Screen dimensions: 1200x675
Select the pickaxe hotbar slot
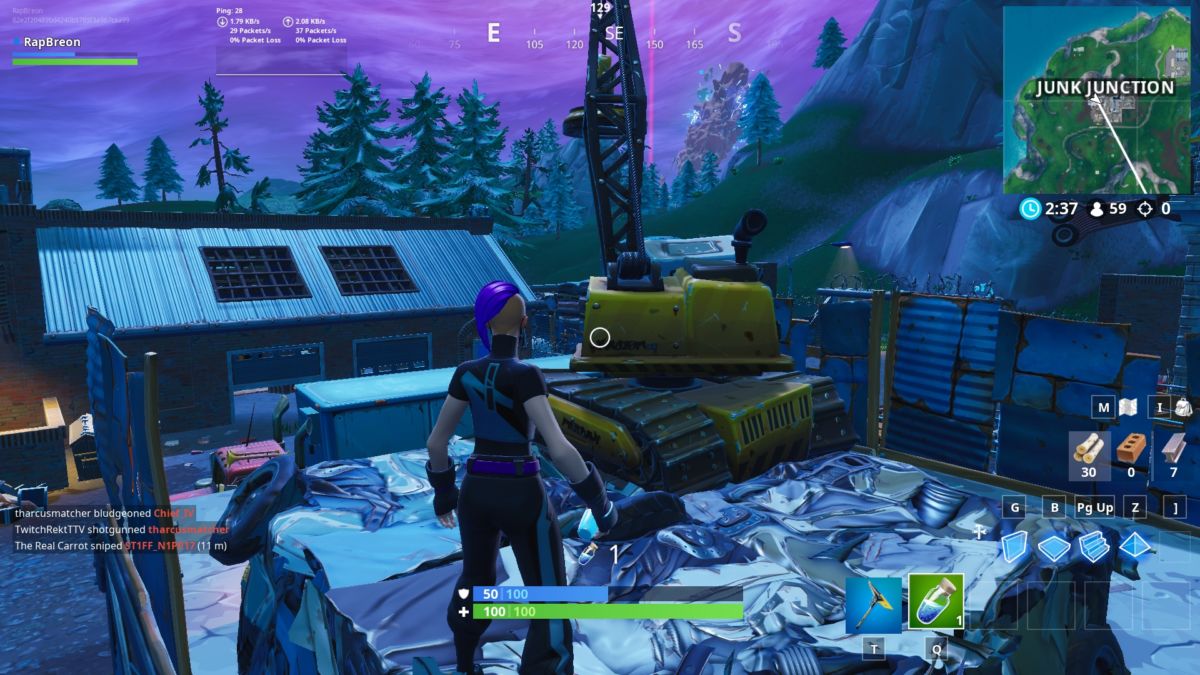click(873, 603)
